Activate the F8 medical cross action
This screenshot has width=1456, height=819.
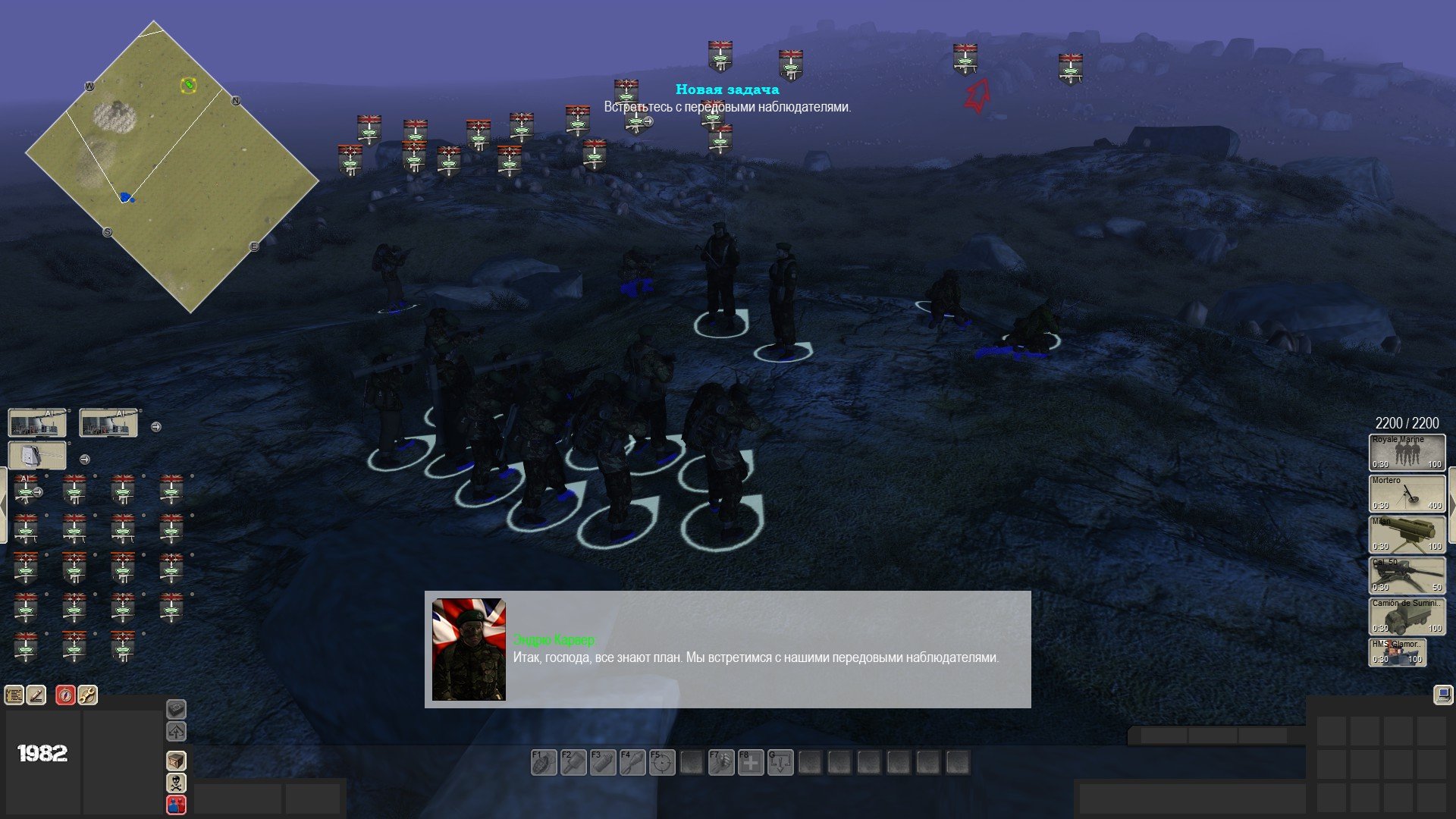pyautogui.click(x=751, y=763)
